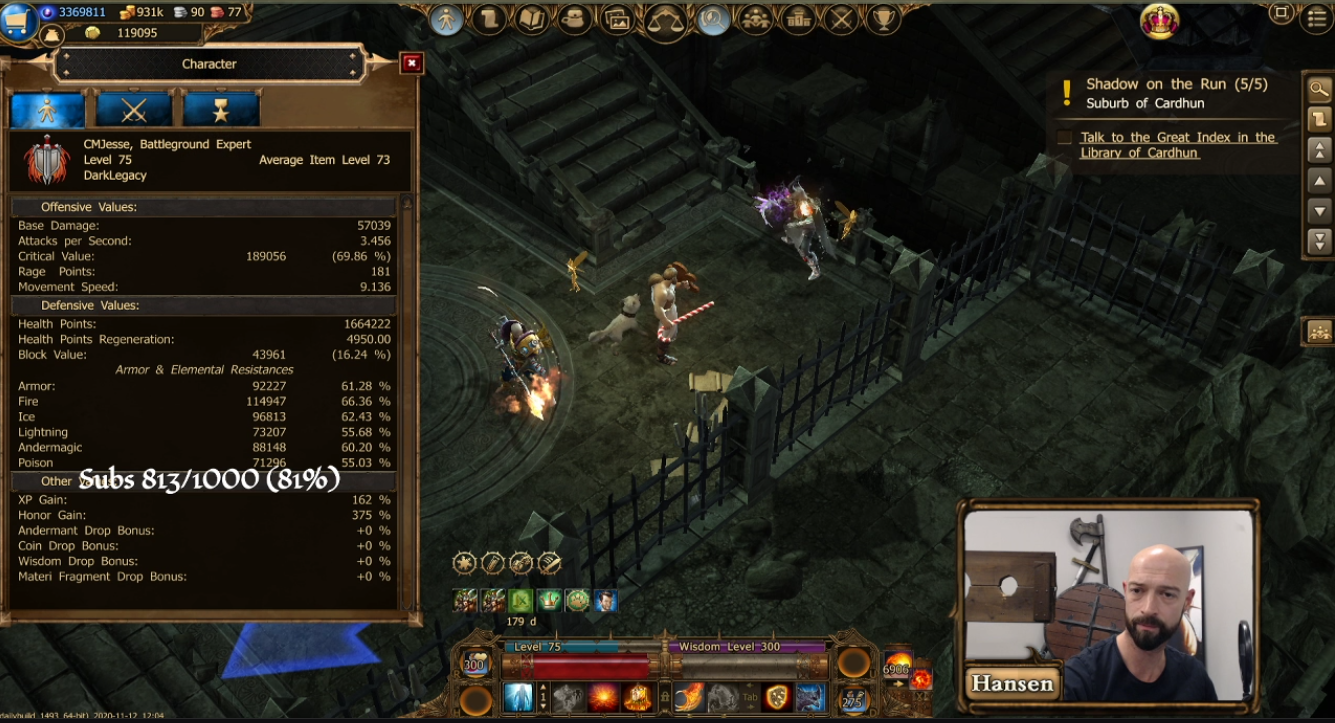Click the magnifying glass quest tracker button
Screen dimensions: 1335x723
(1319, 89)
